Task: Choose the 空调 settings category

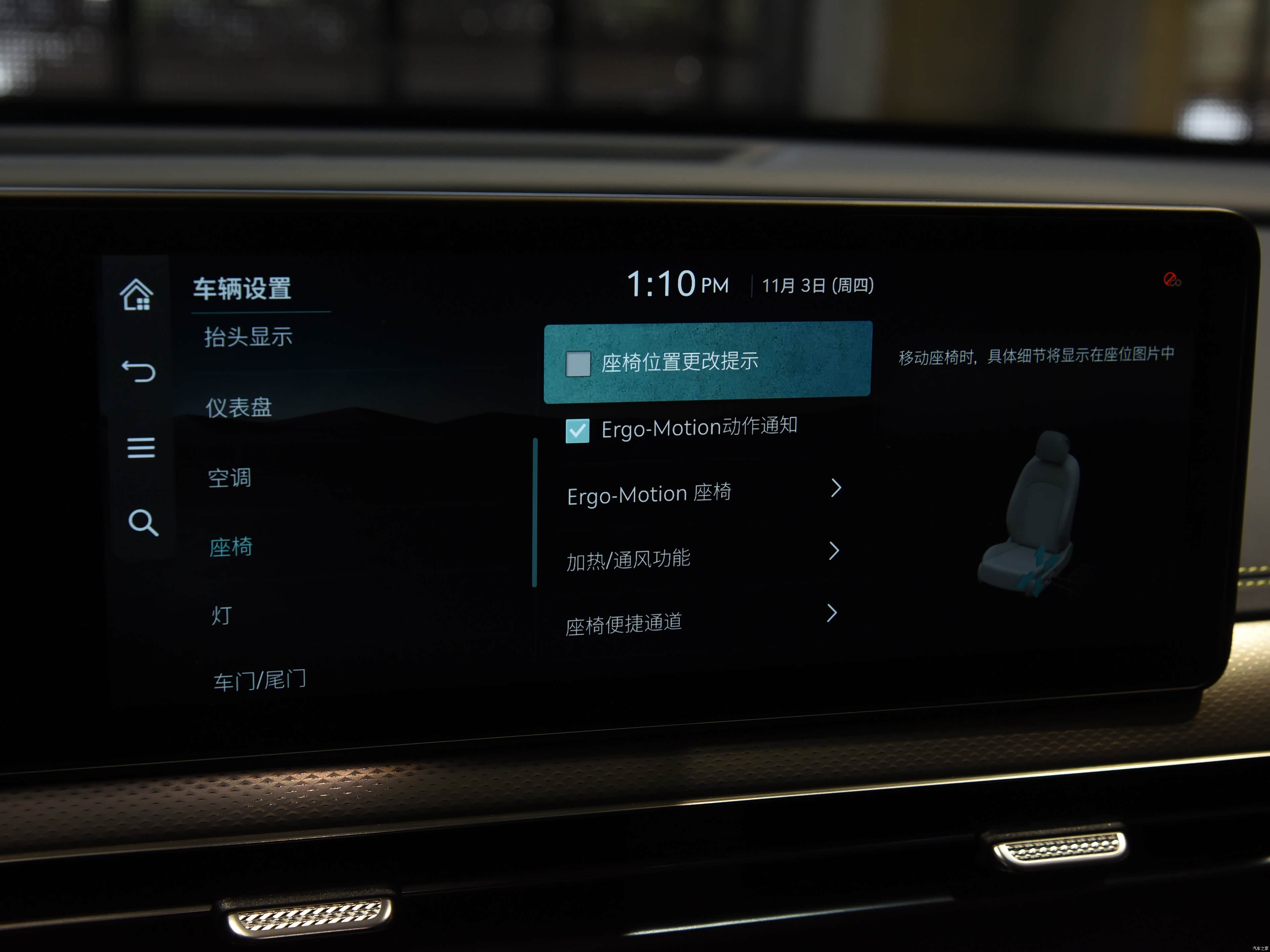Action: 230,477
